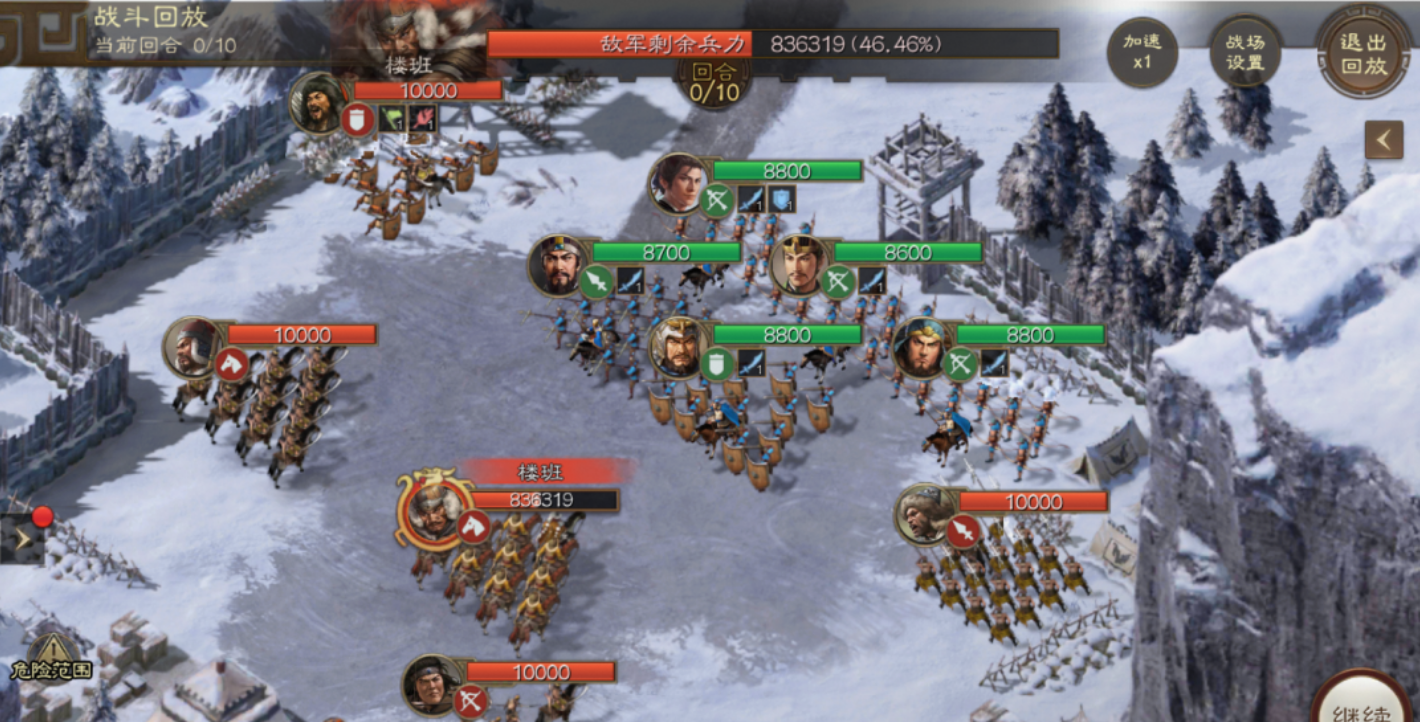Select the 楼班 commander portrait with gold frame
This screenshot has width=1420, height=722.
tap(435, 507)
